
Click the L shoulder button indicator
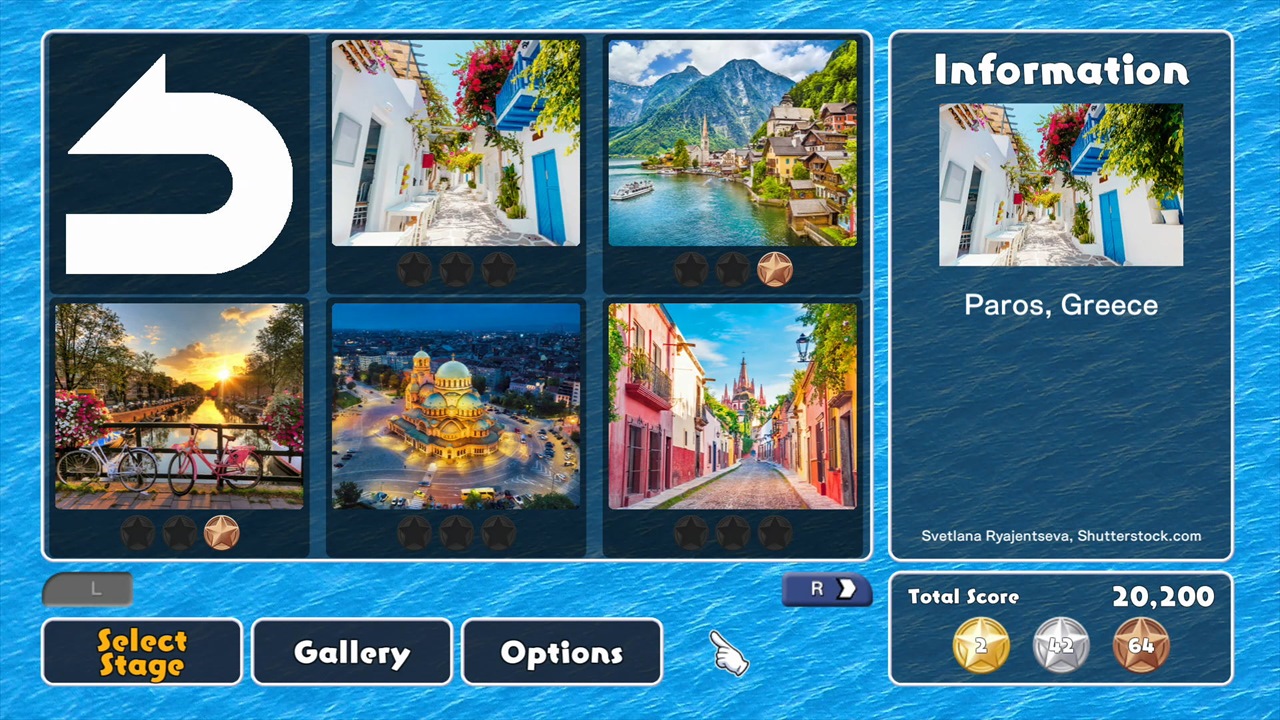pos(87,589)
